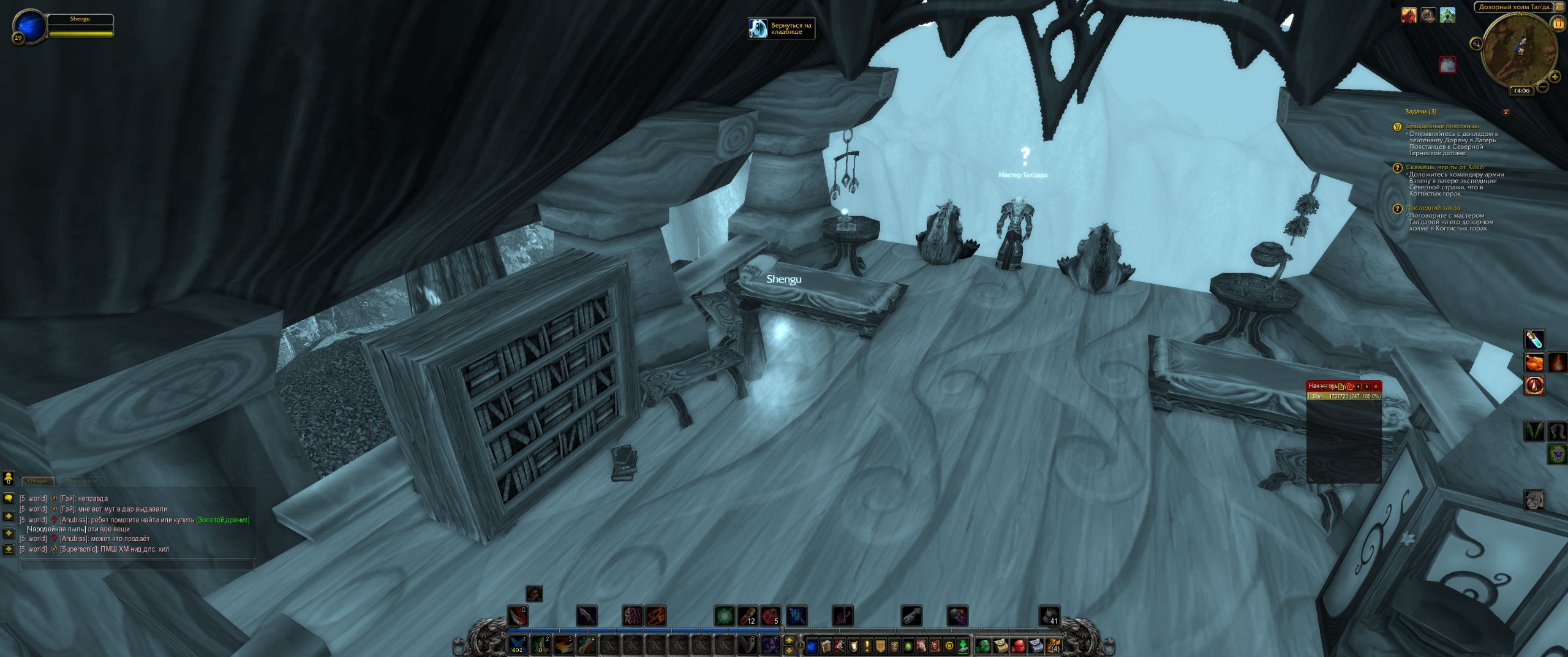Close the damage meter window
This screenshot has height=657, width=1568.
coord(1376,386)
